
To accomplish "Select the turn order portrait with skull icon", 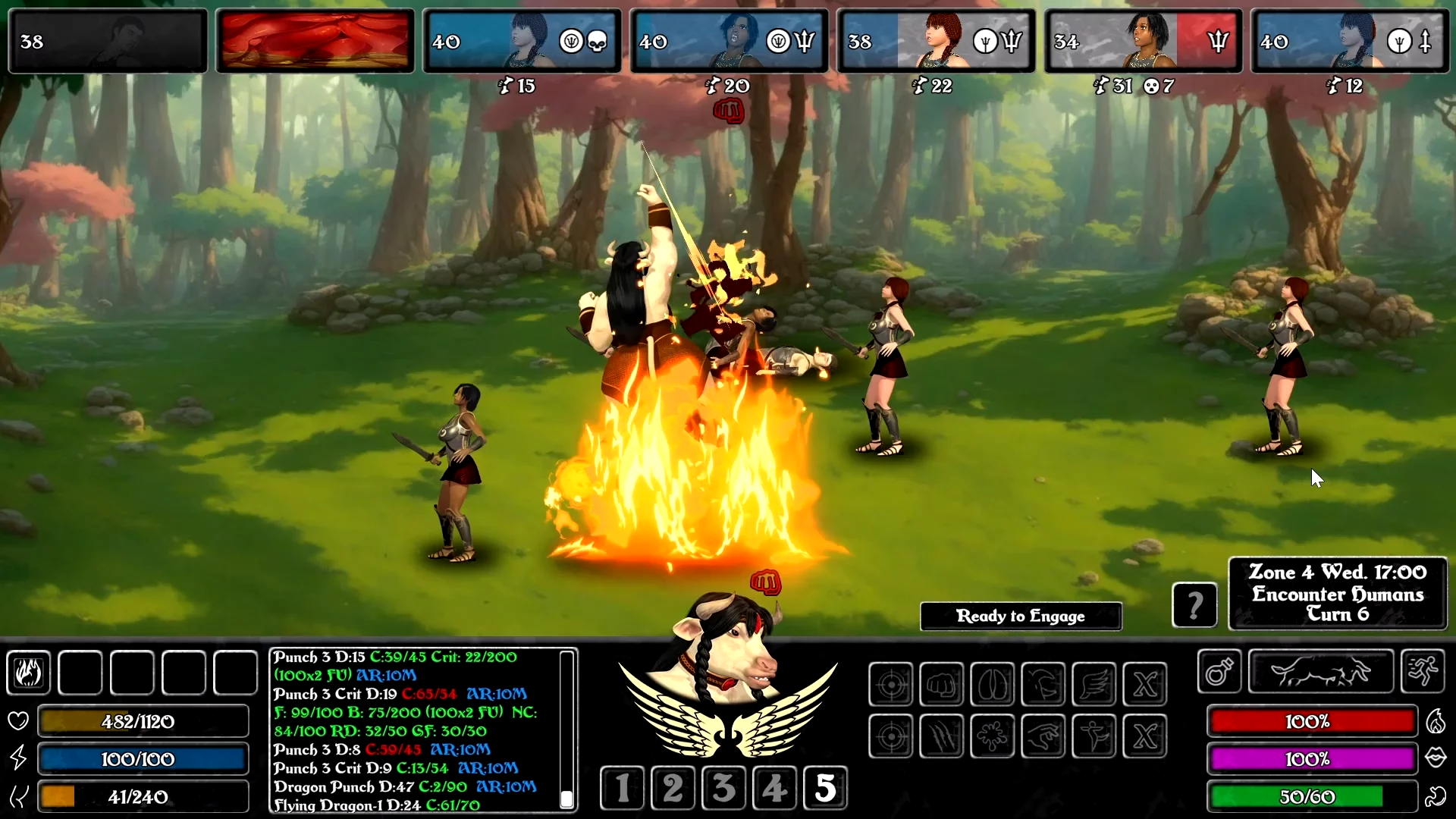I will [x=522, y=41].
